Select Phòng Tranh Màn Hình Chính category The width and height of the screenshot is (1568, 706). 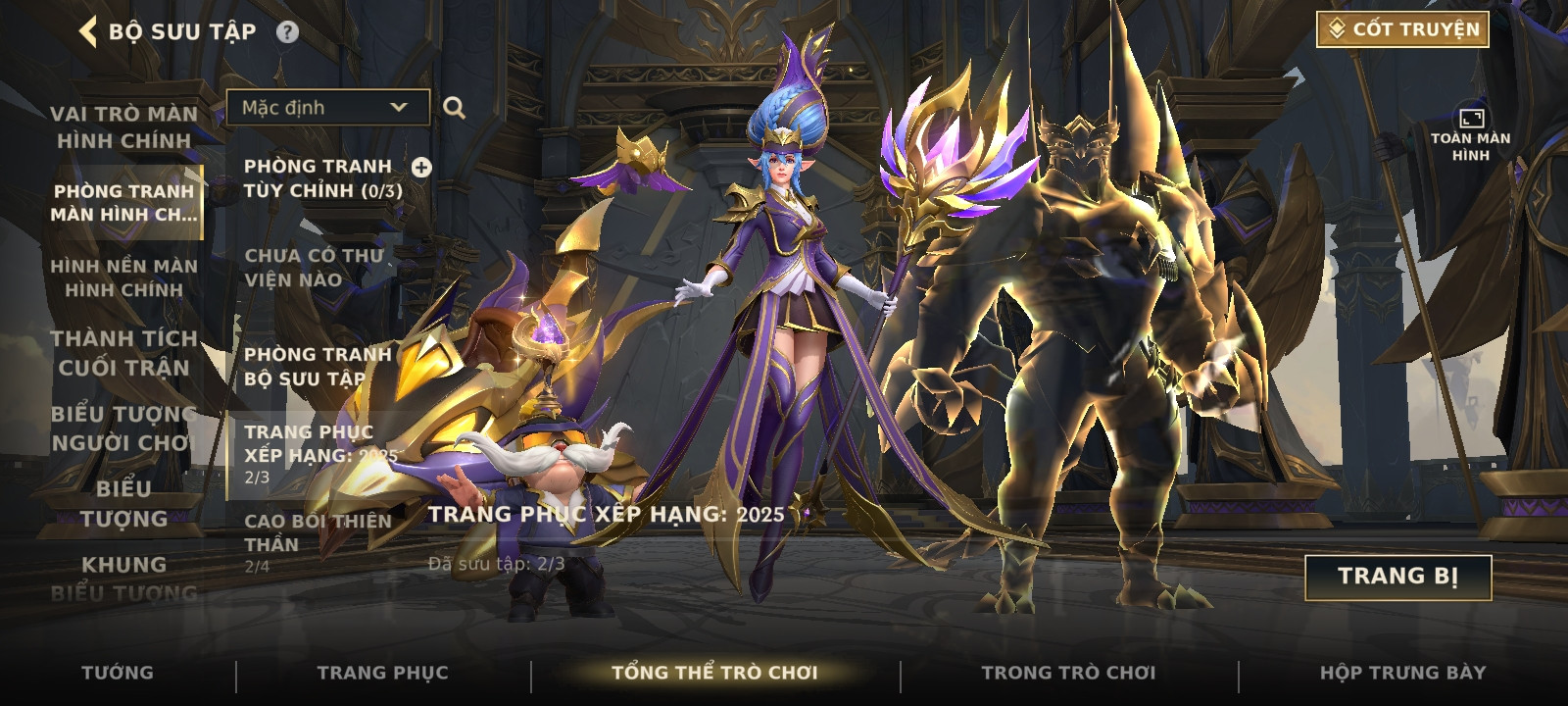point(123,202)
